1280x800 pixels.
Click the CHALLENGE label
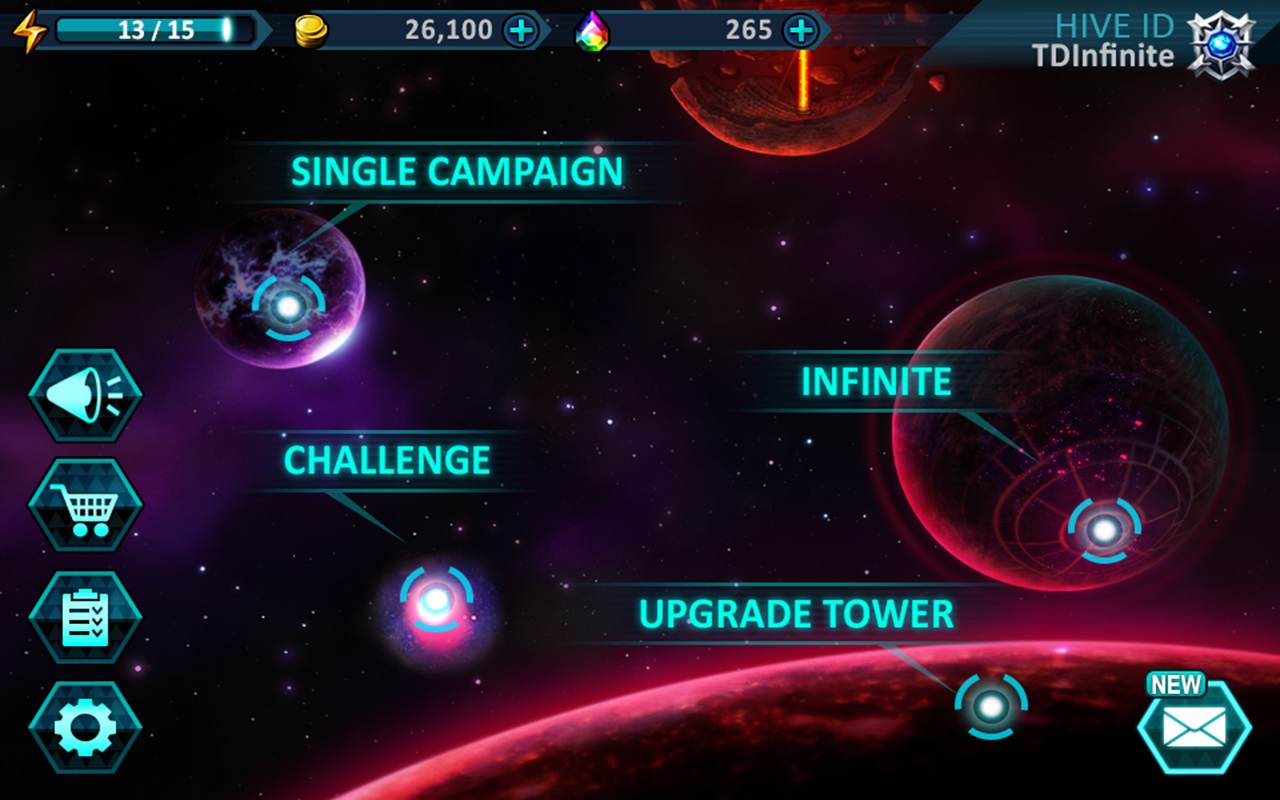pos(386,460)
